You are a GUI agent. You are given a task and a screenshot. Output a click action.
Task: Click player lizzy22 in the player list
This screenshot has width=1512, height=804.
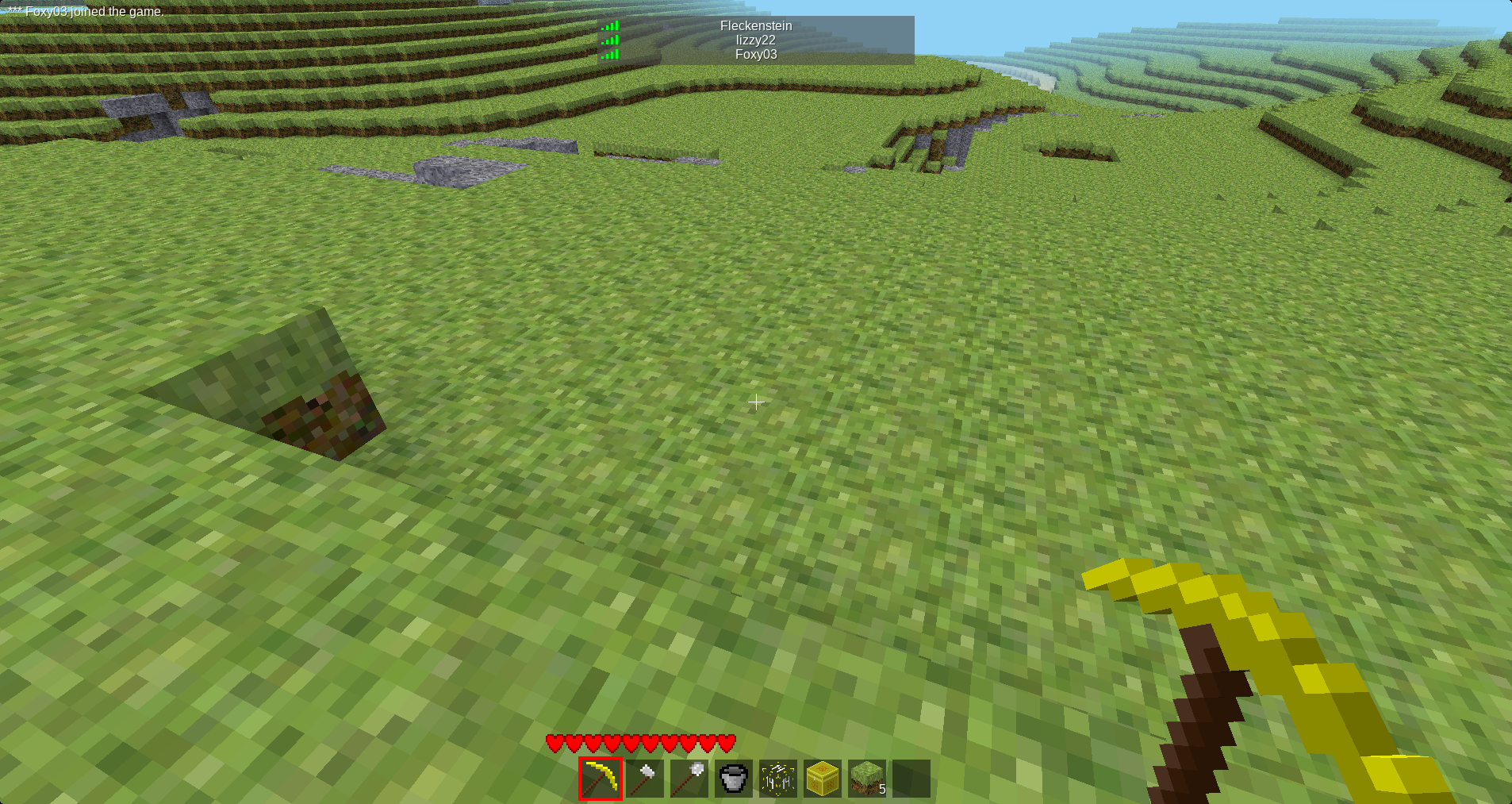pyautogui.click(x=755, y=40)
